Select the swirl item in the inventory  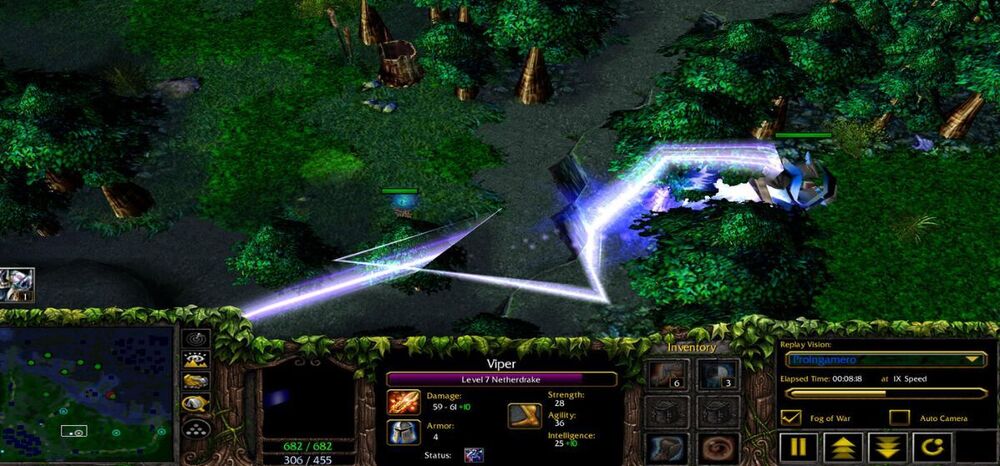(x=717, y=447)
